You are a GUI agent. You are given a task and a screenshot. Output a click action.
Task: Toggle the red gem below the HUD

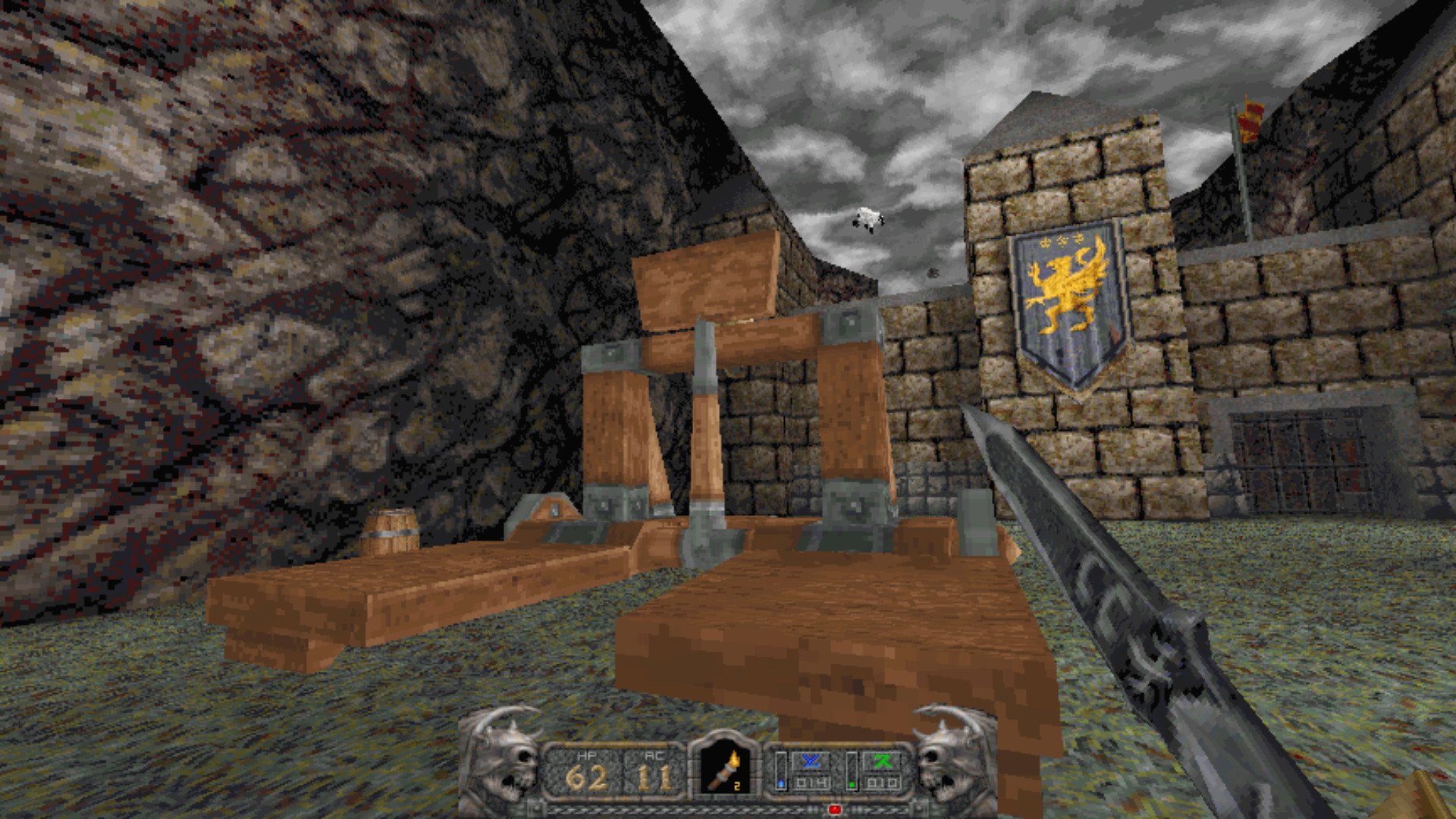(835, 808)
